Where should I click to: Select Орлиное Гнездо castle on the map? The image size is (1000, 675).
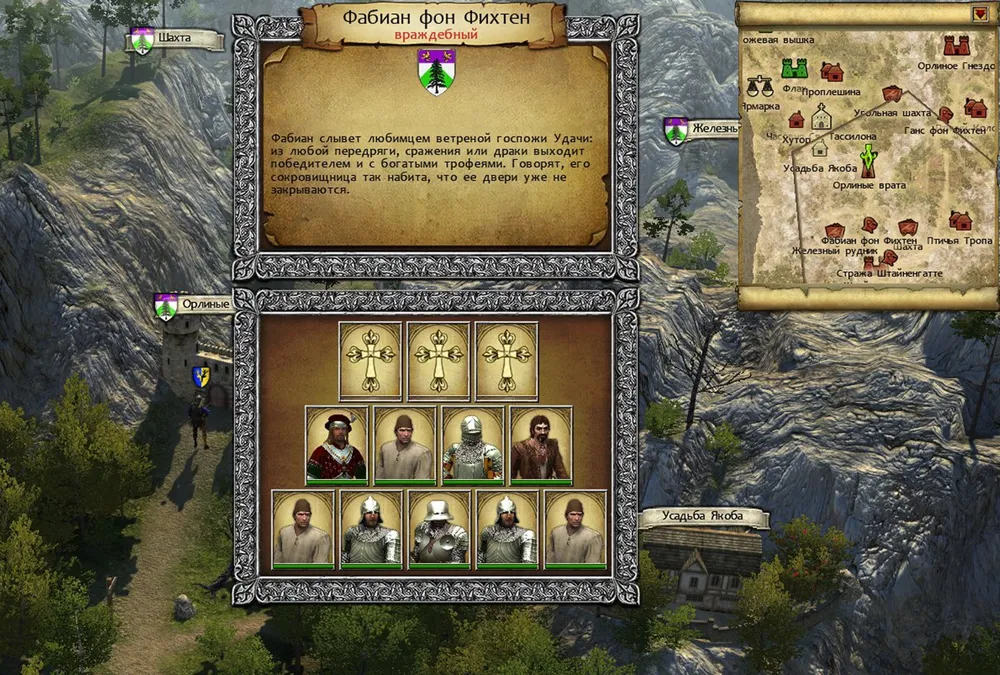[x=957, y=46]
